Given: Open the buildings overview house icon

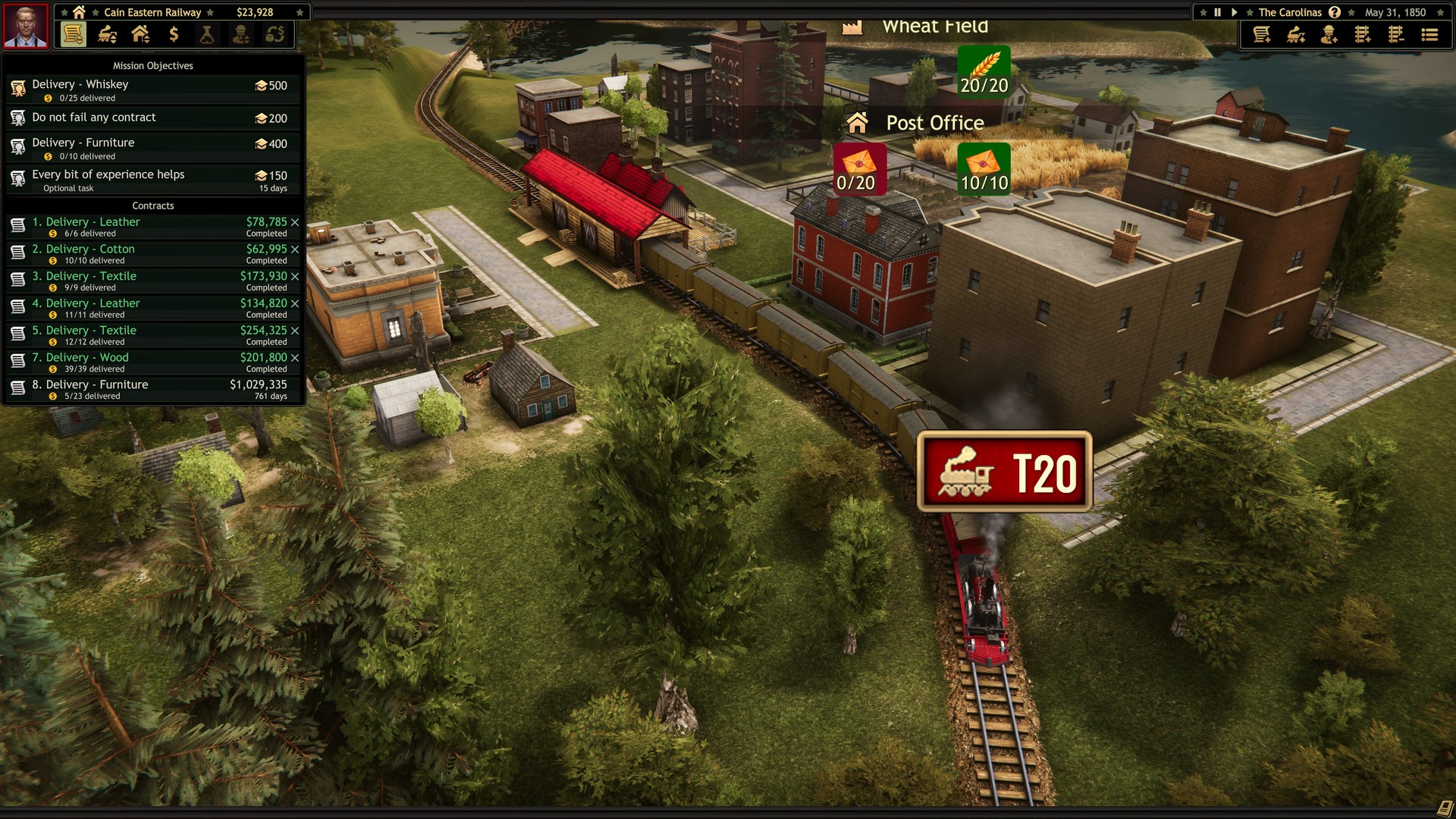Looking at the screenshot, I should (x=139, y=34).
